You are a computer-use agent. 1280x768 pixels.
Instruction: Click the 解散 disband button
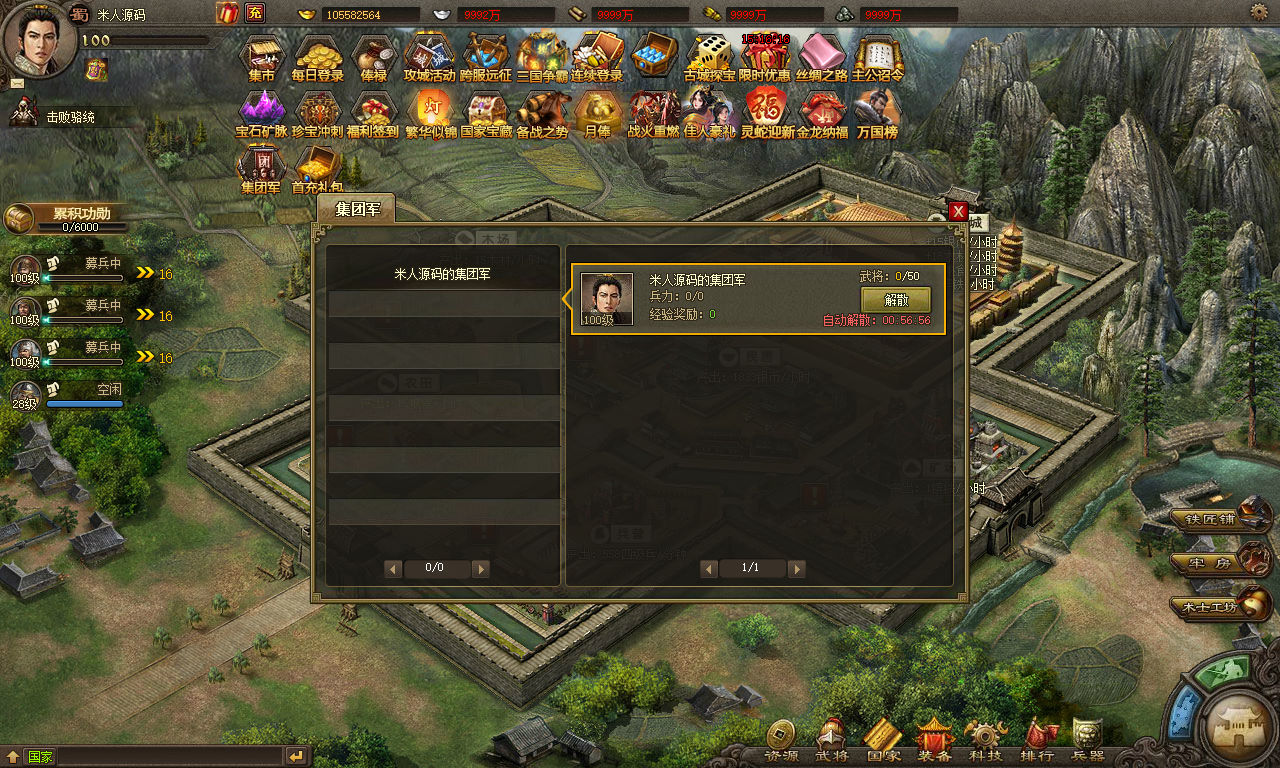coord(895,300)
